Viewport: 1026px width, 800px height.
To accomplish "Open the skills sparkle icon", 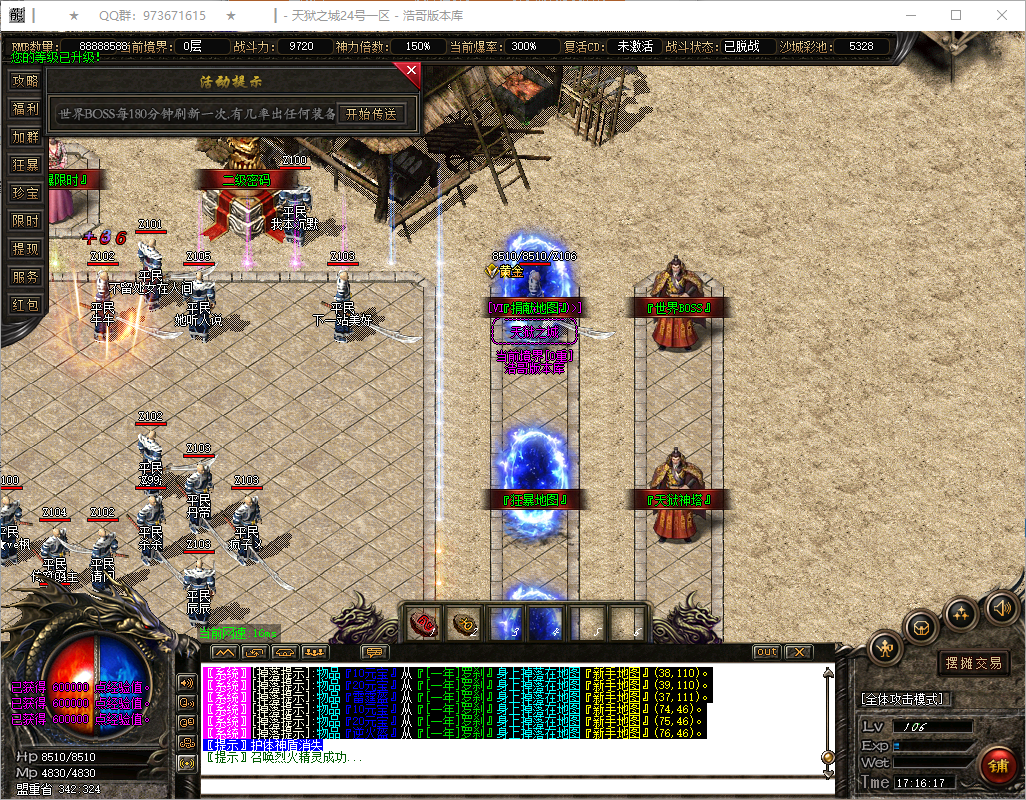I will tap(961, 612).
